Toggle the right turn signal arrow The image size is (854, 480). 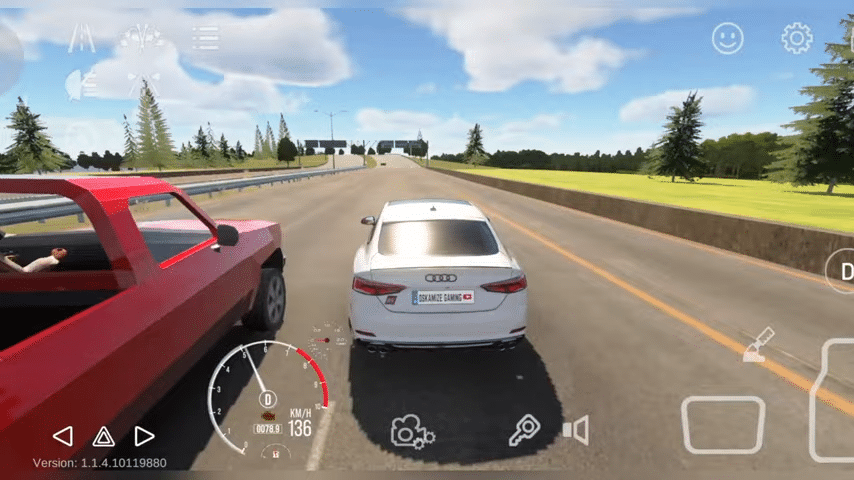pyautogui.click(x=144, y=436)
